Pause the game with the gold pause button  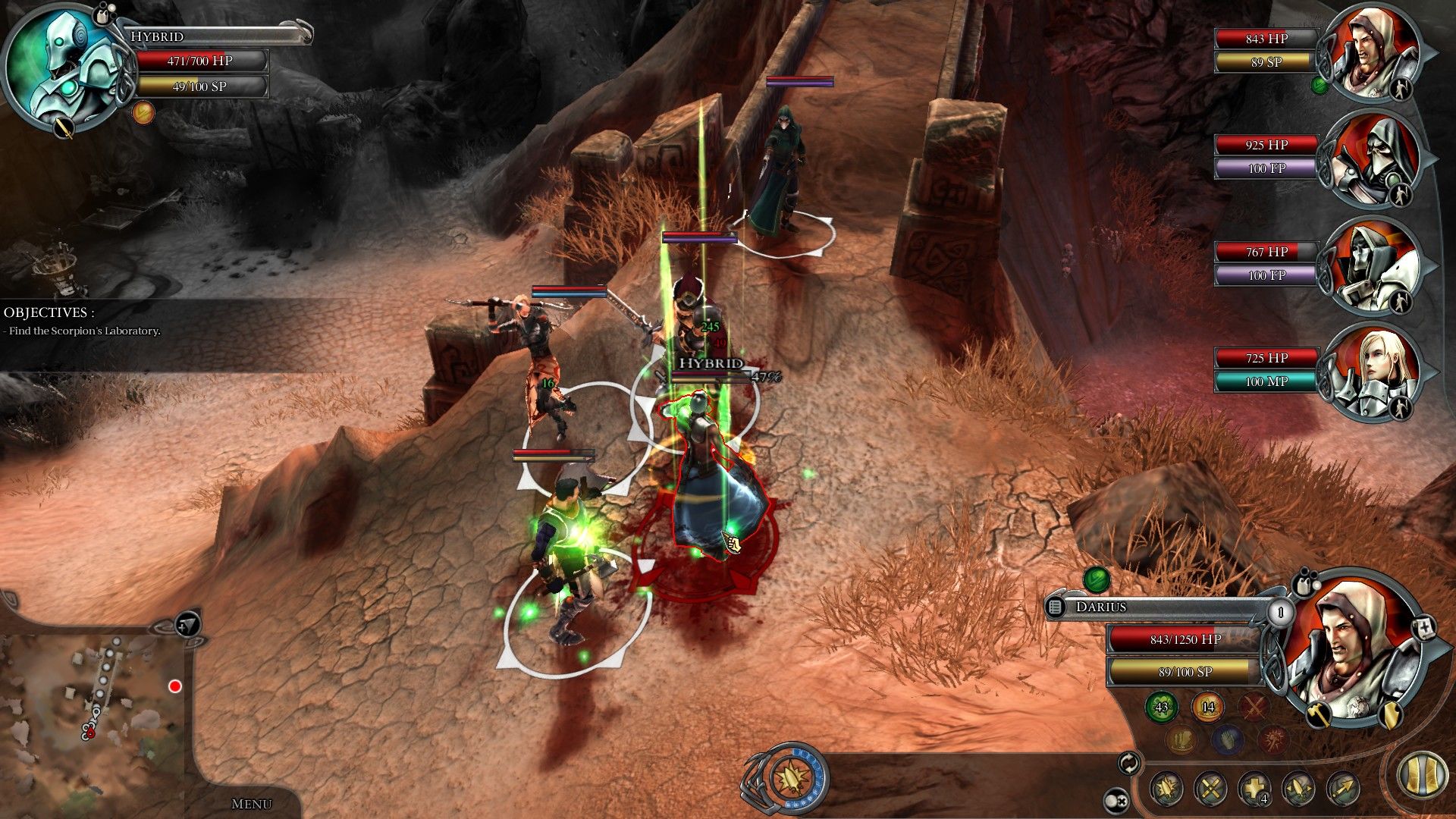tap(1422, 775)
